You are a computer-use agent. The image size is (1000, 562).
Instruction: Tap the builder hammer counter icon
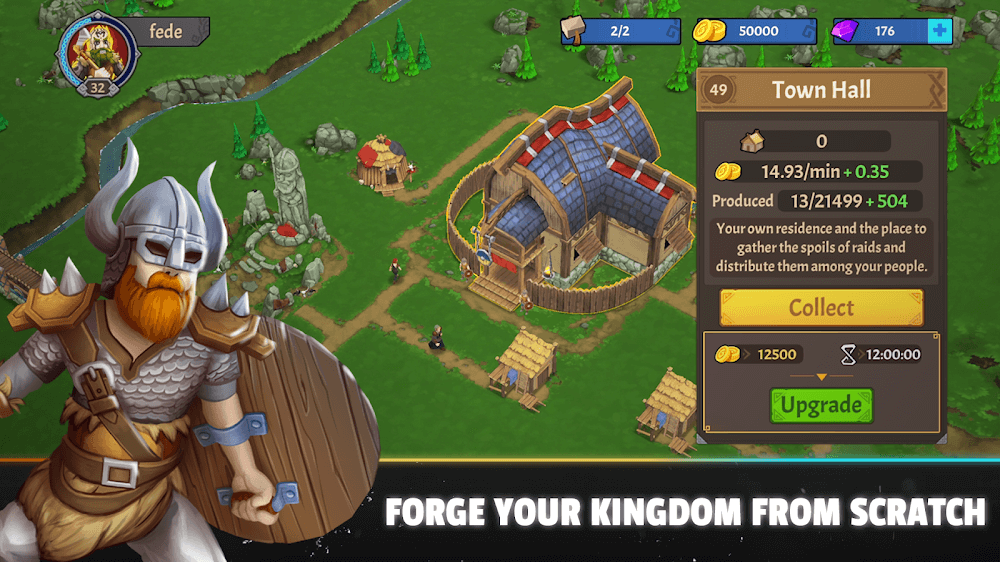coord(573,31)
